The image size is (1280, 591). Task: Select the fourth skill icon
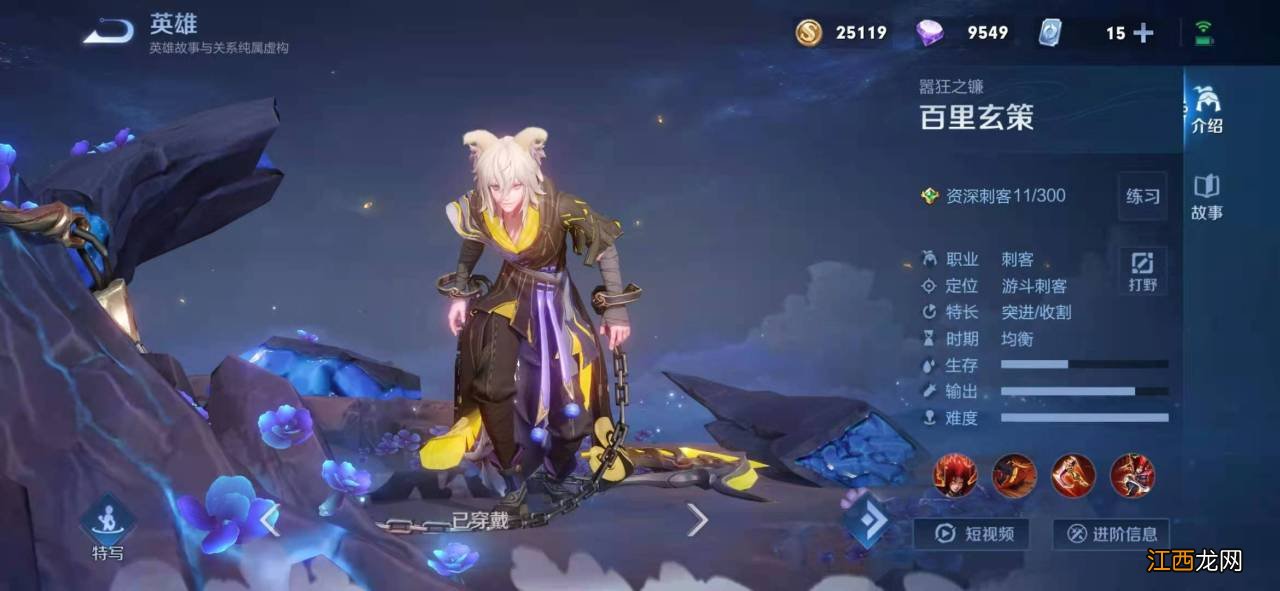[x=1132, y=475]
